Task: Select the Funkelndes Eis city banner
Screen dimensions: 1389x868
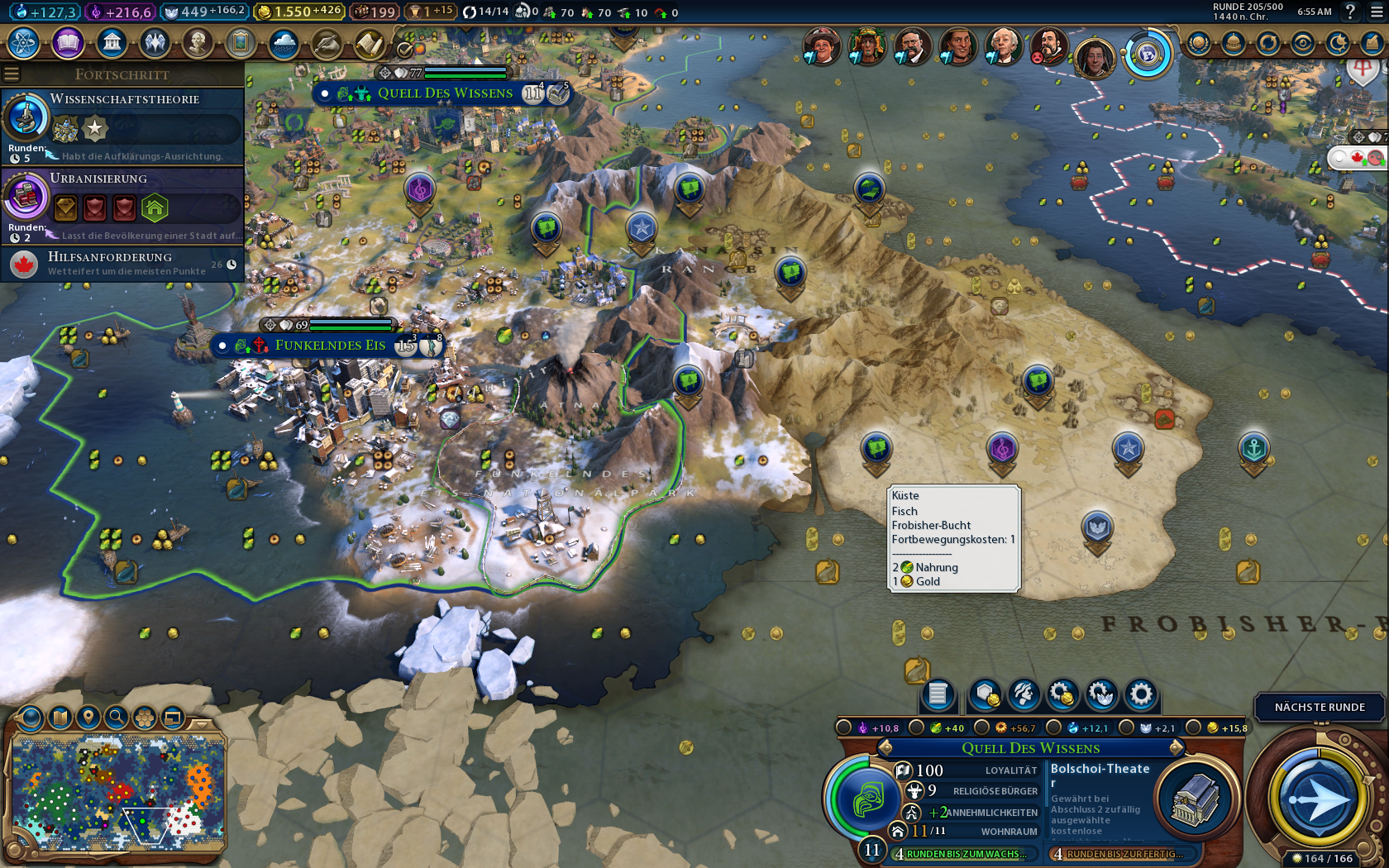Action: tap(330, 346)
